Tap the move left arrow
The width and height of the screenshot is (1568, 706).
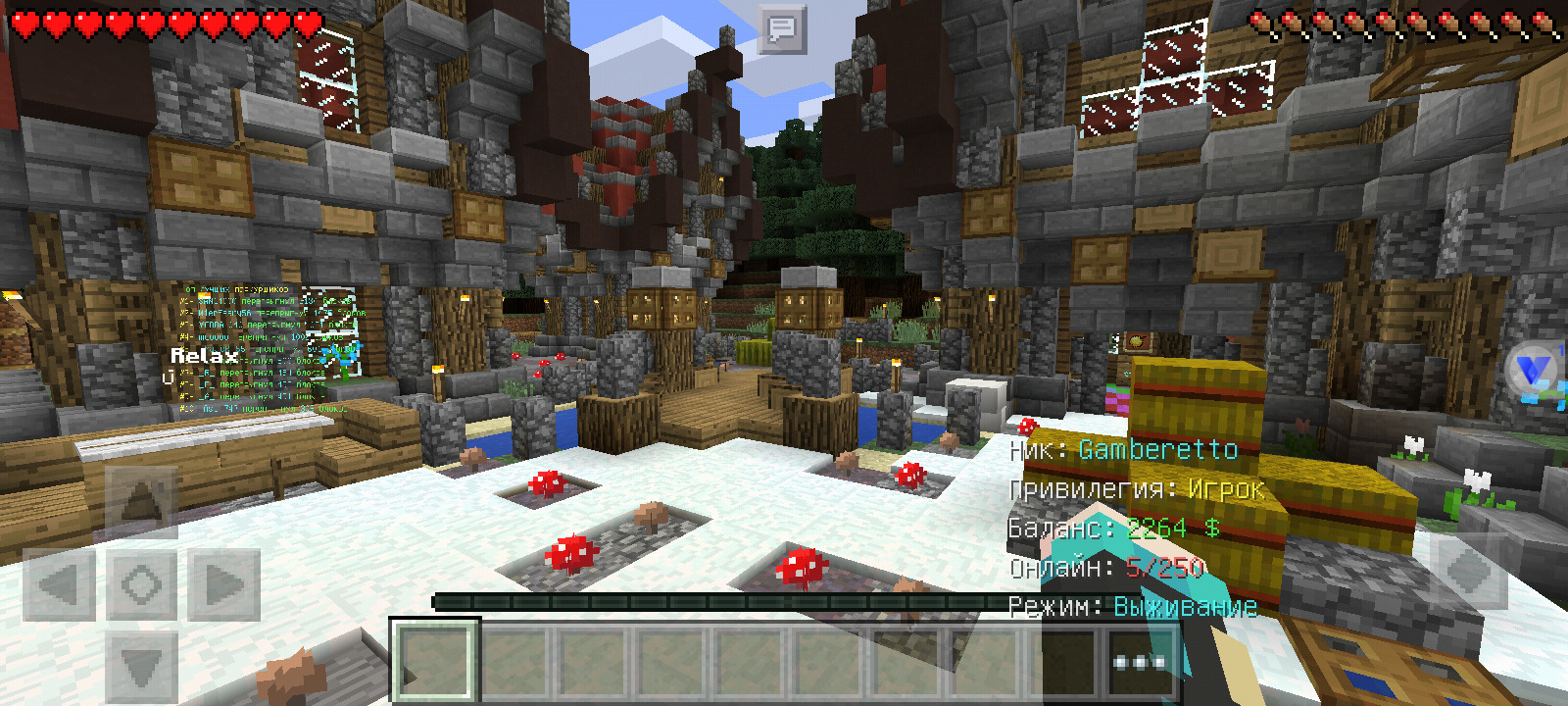point(59,585)
